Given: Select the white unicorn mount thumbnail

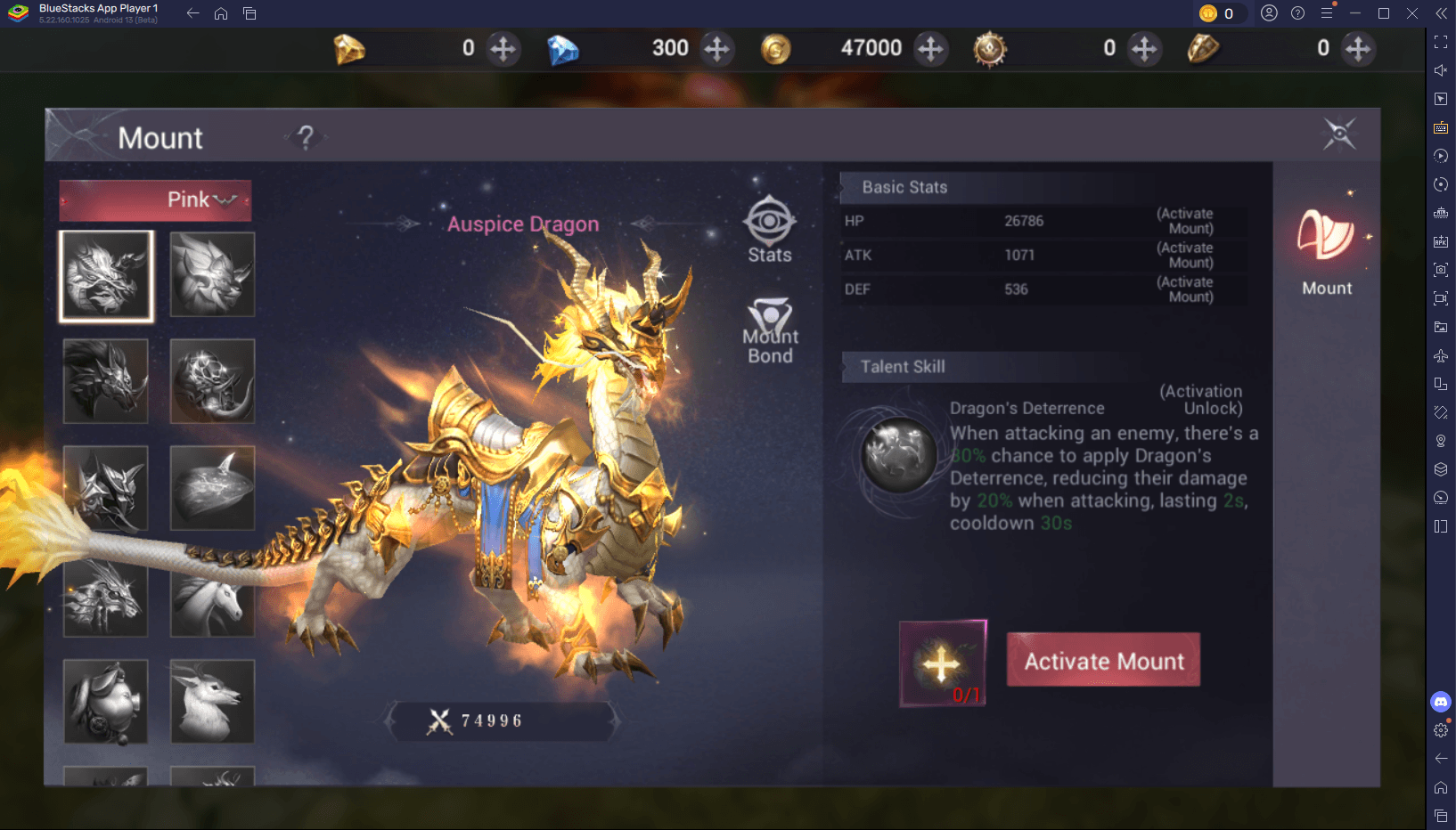Looking at the screenshot, I should point(212,595).
